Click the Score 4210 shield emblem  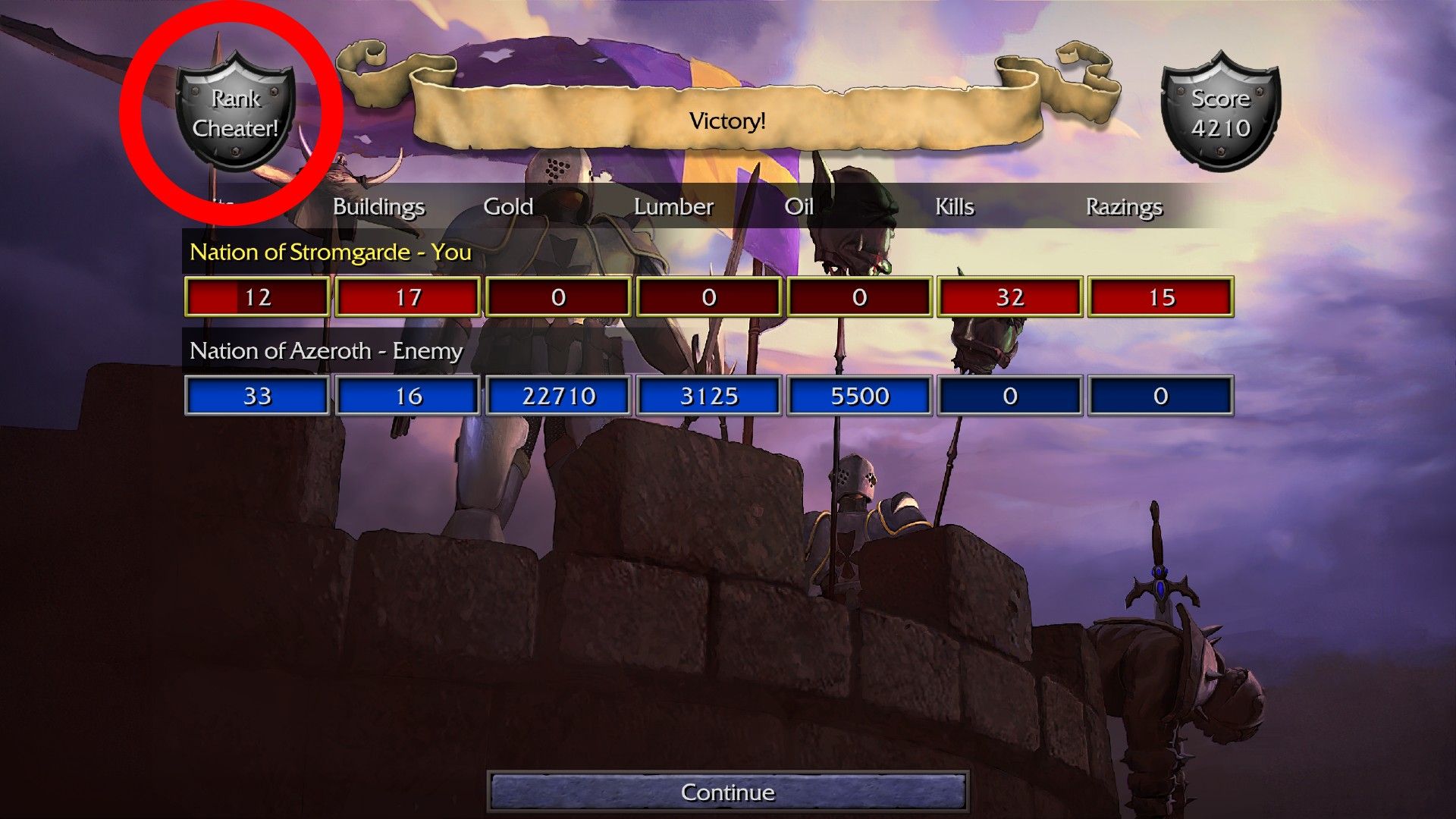tap(1219, 110)
